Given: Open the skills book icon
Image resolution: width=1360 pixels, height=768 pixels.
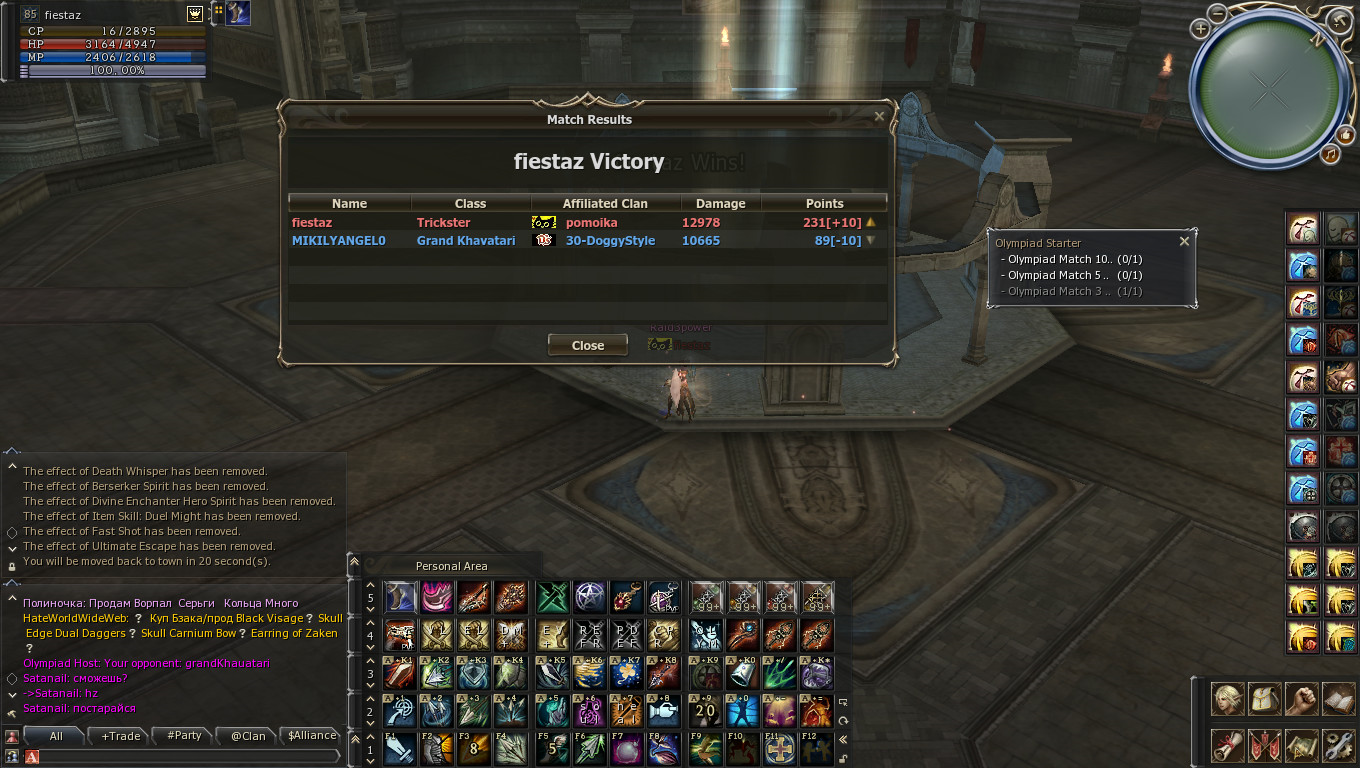Looking at the screenshot, I should 1338,699.
